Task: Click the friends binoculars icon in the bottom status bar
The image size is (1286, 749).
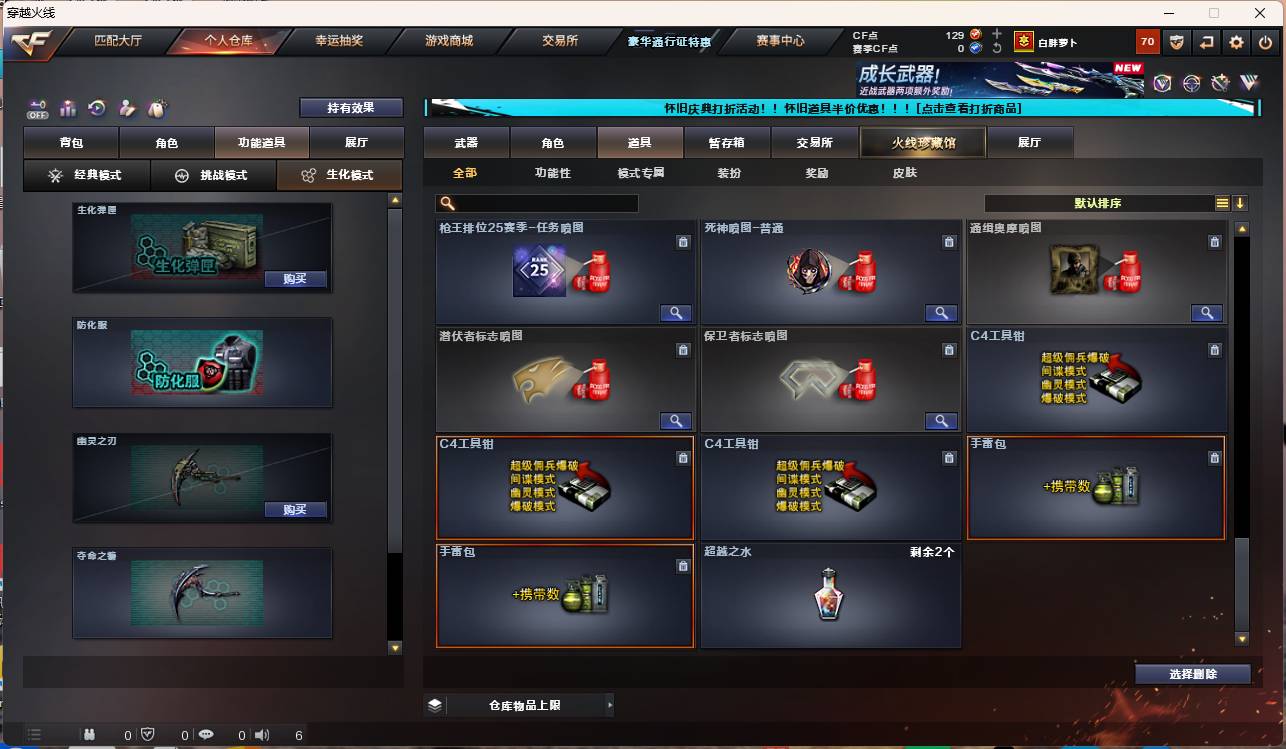Action: 90,735
